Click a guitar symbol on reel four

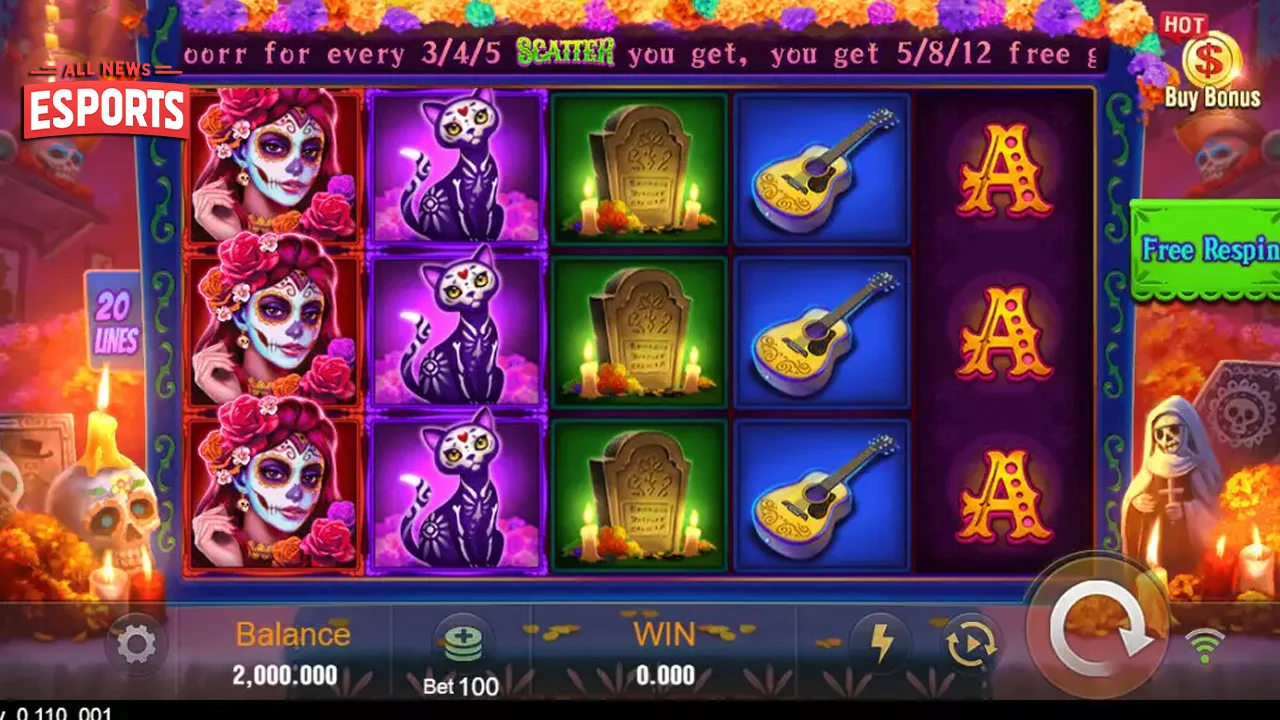point(822,335)
